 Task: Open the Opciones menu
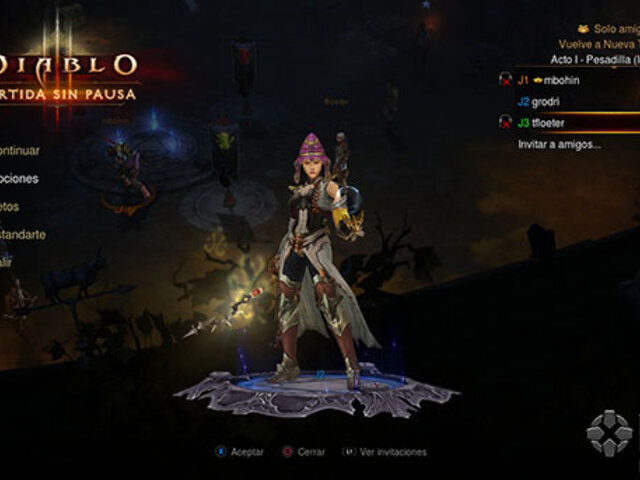(x=20, y=179)
